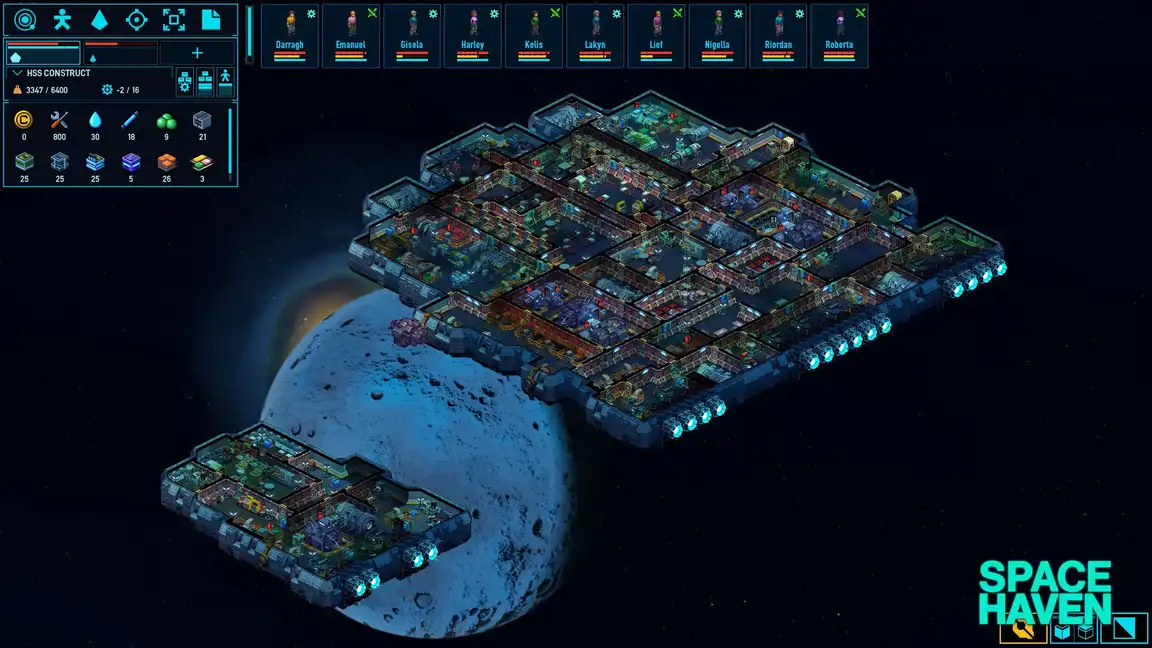Click the blue triangle corner button

1123,629
